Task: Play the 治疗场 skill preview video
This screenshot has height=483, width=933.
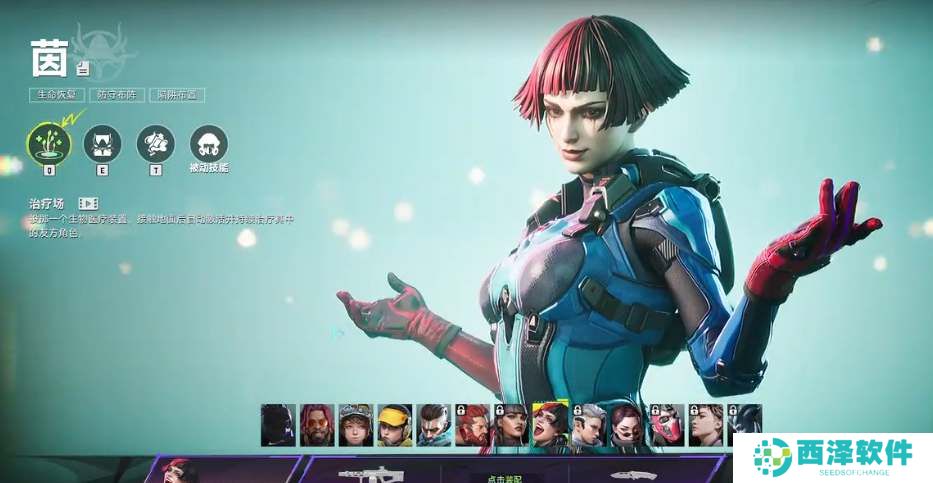Action: [88, 203]
